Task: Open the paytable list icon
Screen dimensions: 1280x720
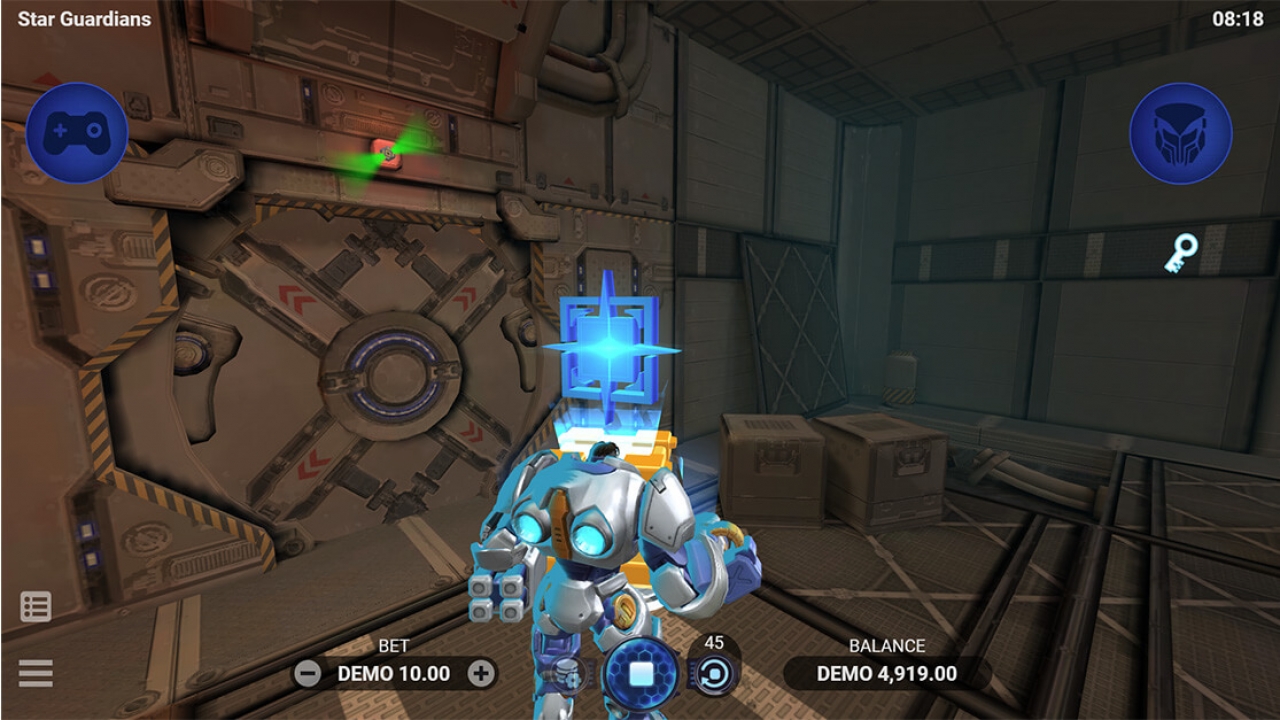Action: pyautogui.click(x=36, y=606)
